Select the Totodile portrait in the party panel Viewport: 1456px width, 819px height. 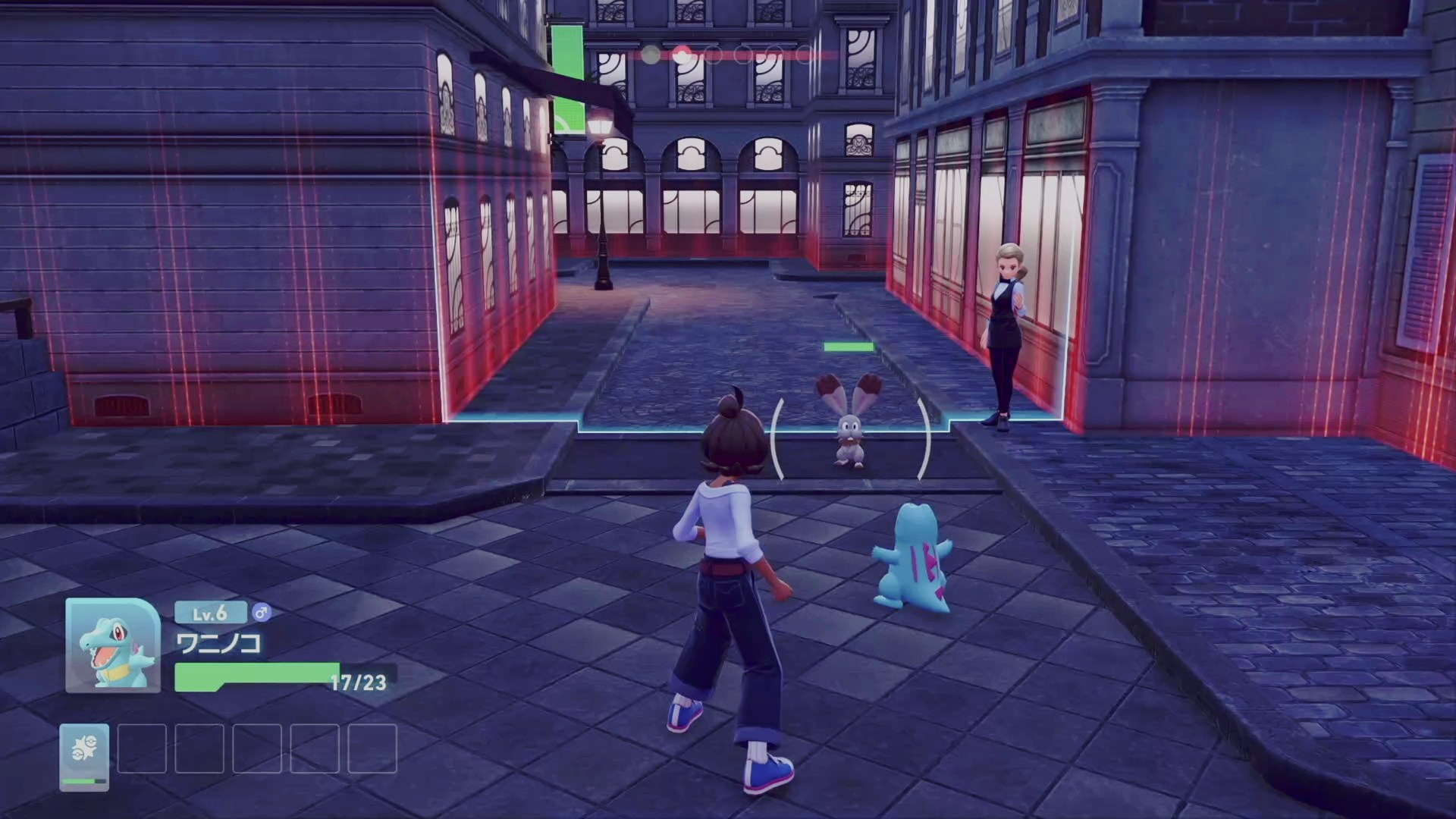point(113,645)
